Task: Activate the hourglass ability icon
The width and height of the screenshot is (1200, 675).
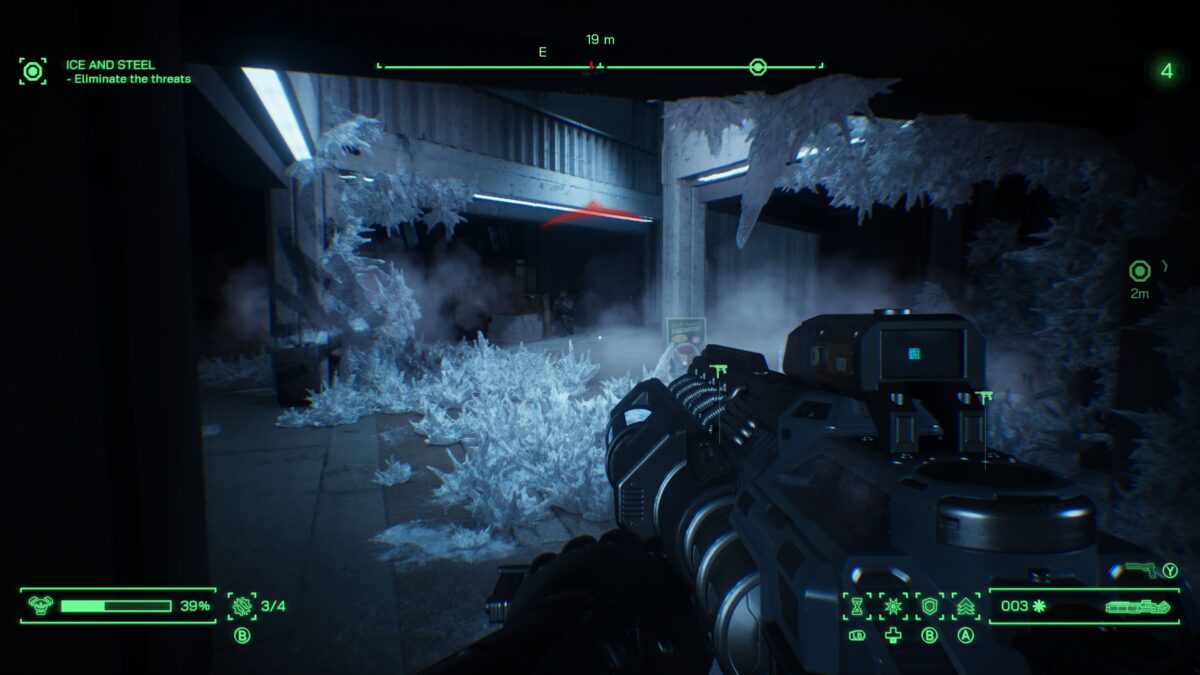Action: tap(857, 605)
